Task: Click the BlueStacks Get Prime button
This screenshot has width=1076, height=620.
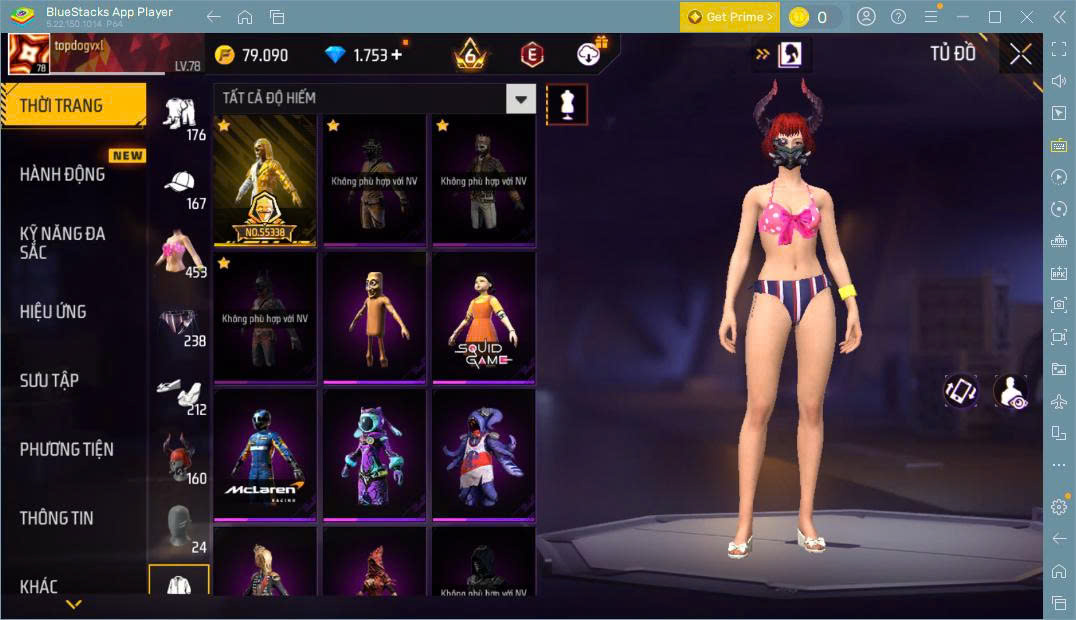Action: click(x=729, y=17)
